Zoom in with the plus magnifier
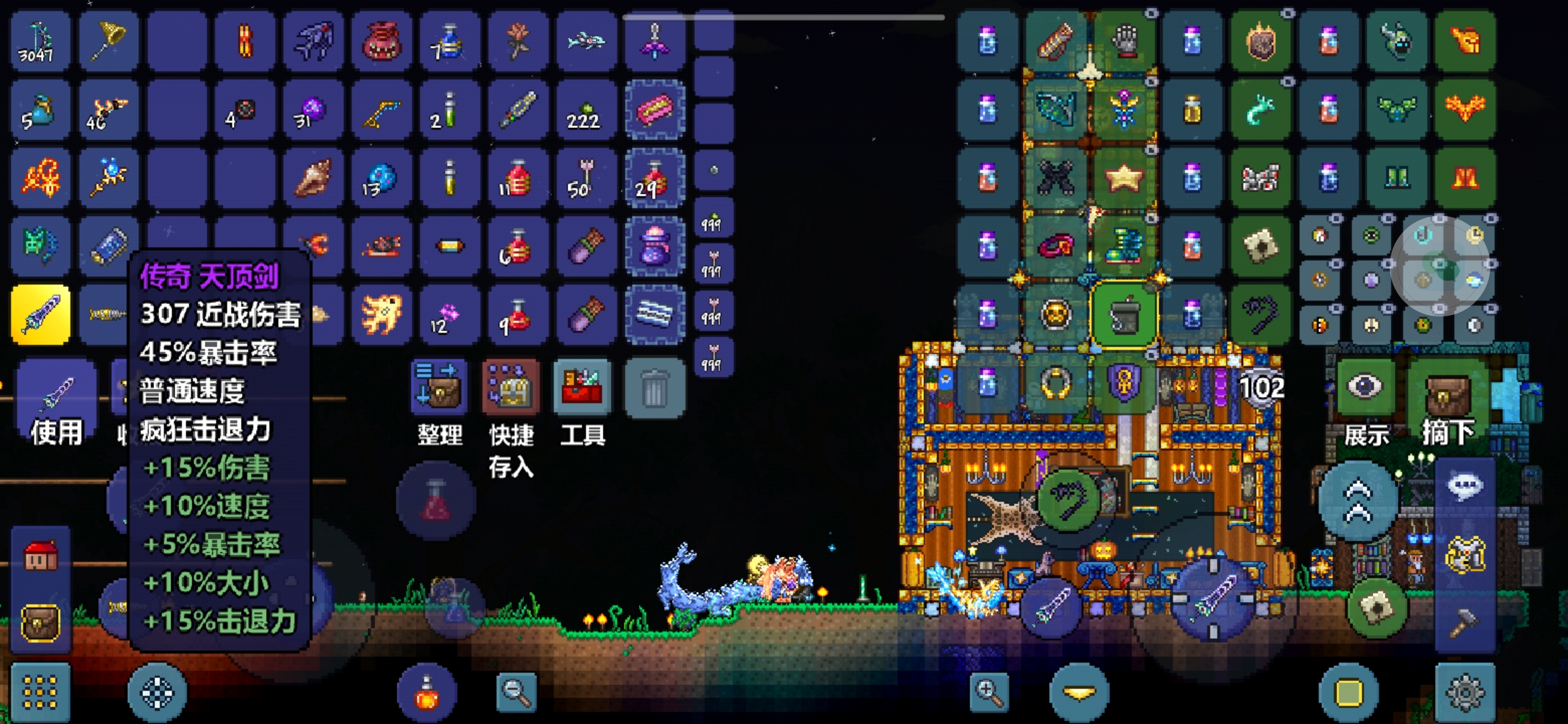Screen dimensions: 1568x724 (988, 692)
